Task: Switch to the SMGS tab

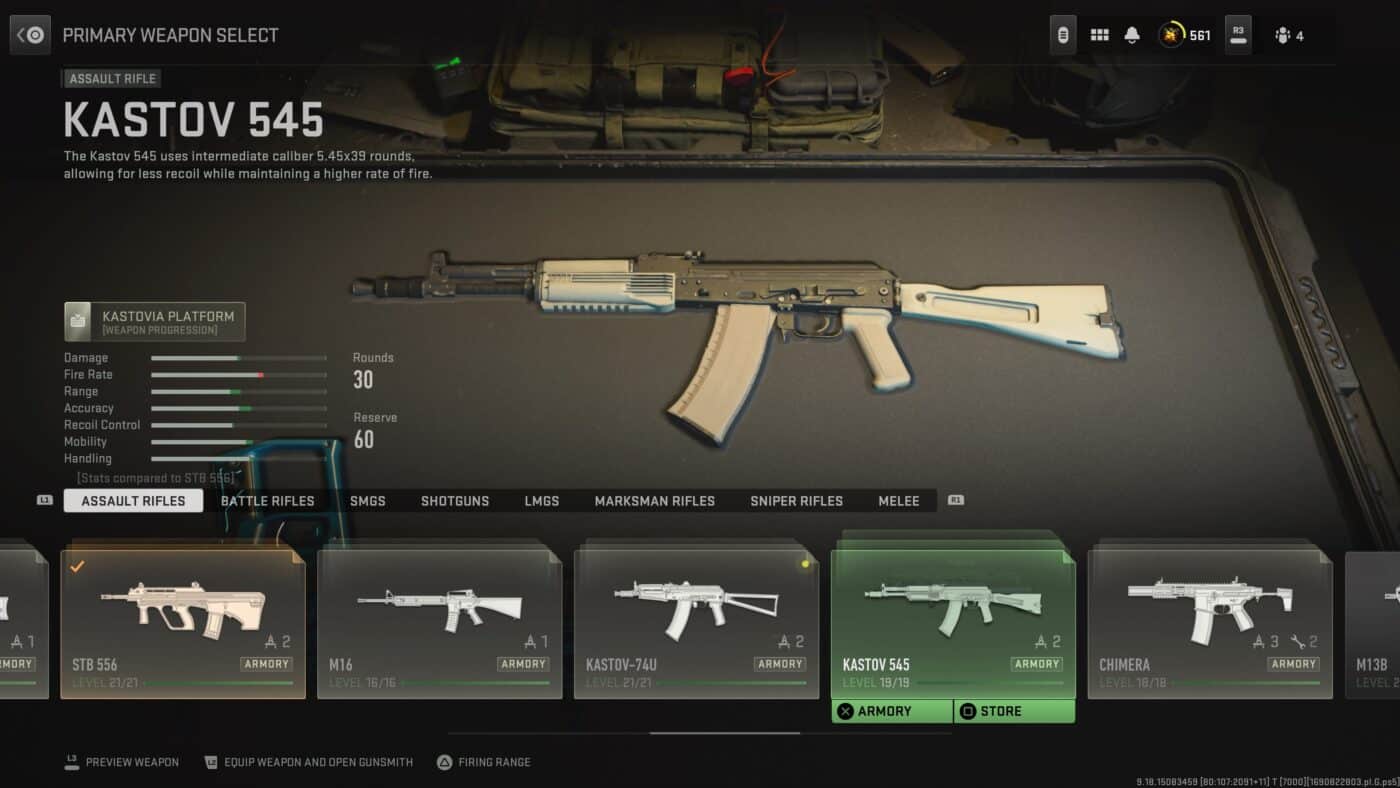Action: point(367,500)
